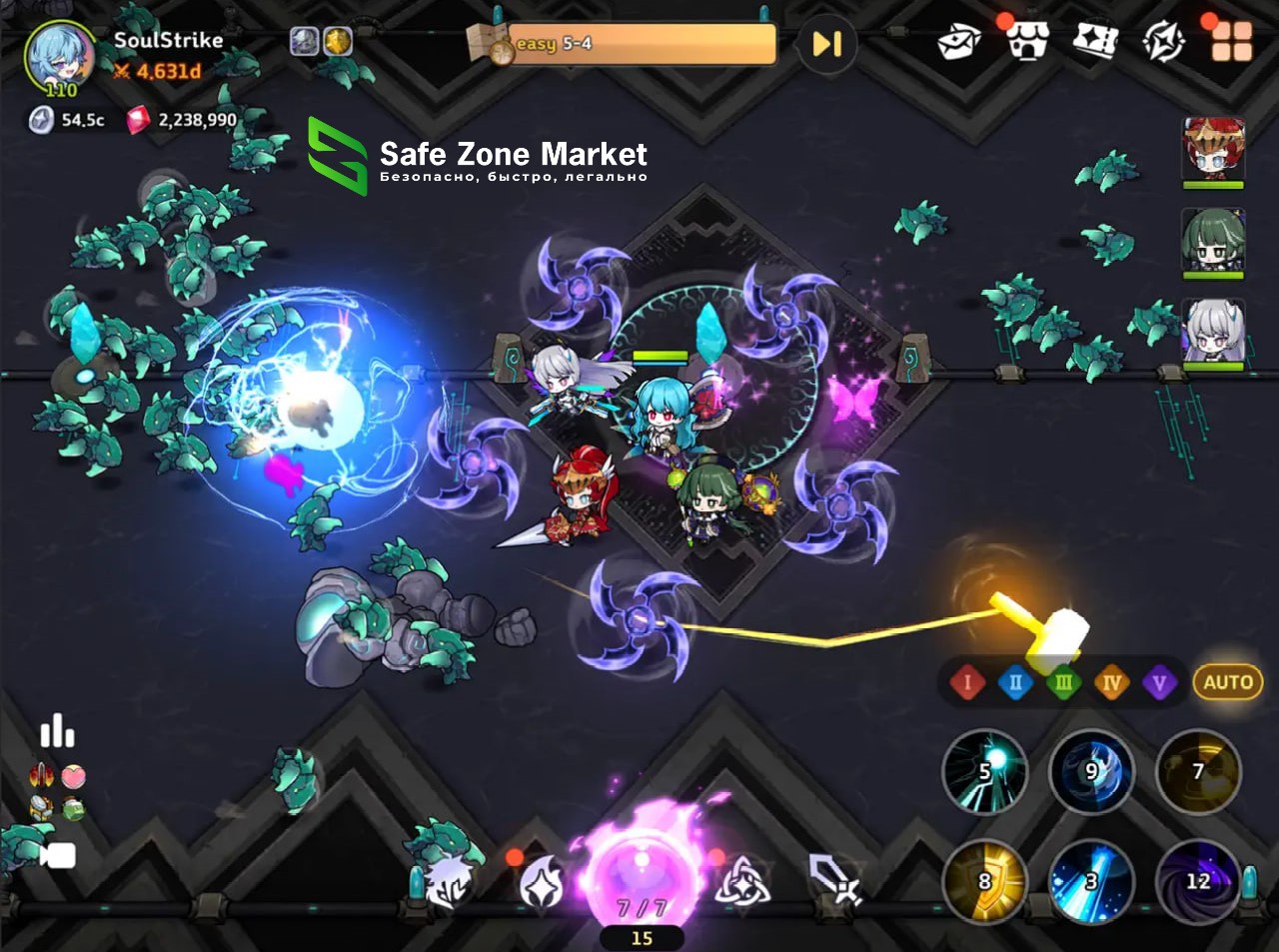Viewport: 1279px width, 952px height.
Task: Open the four-square grid menu
Action: click(1231, 42)
